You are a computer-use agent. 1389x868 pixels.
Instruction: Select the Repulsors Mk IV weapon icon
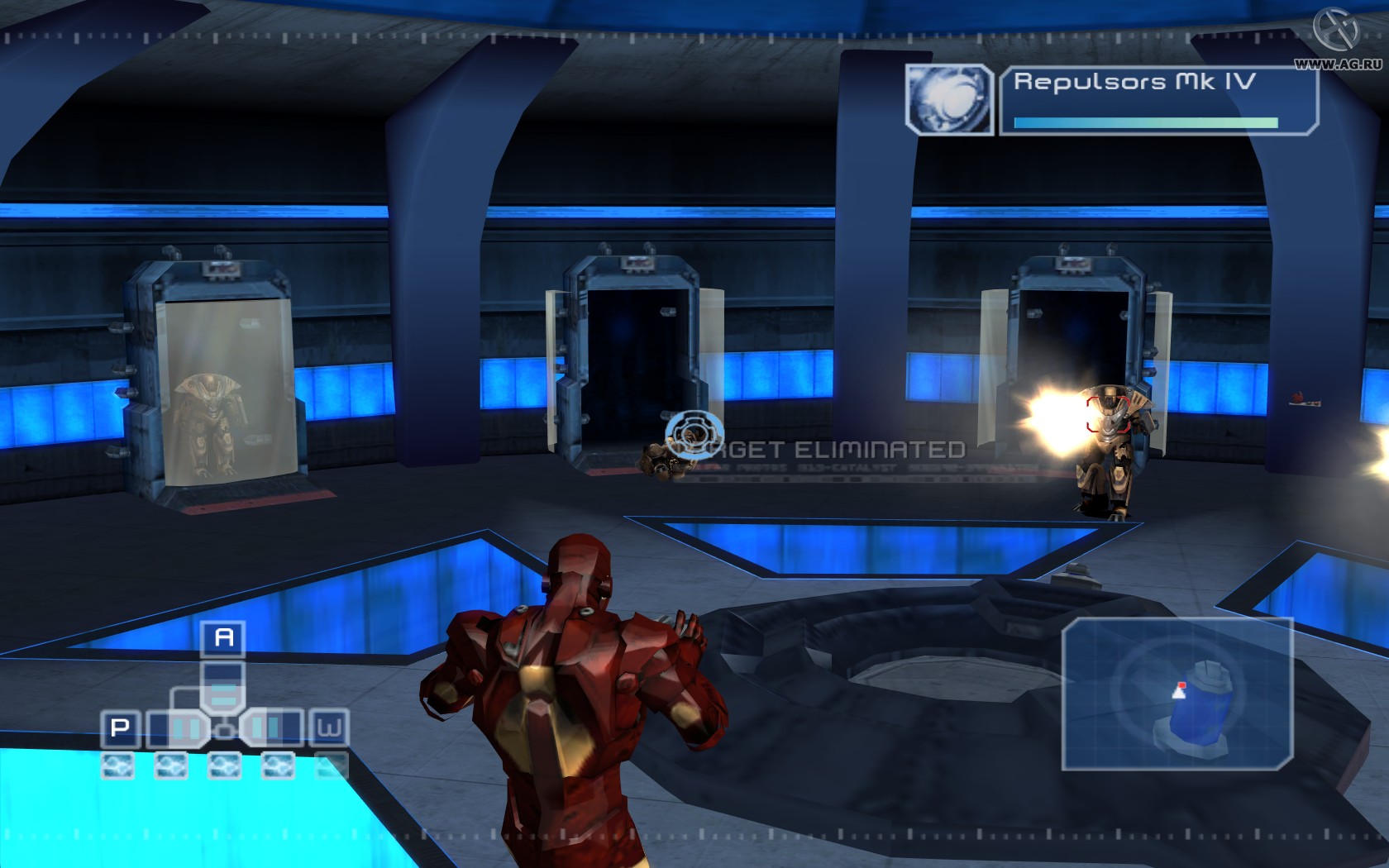[x=950, y=101]
